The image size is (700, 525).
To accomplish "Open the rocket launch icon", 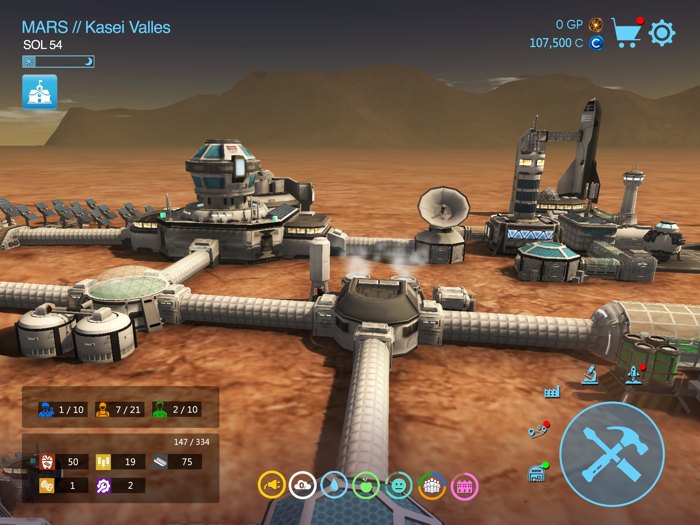I will (633, 375).
